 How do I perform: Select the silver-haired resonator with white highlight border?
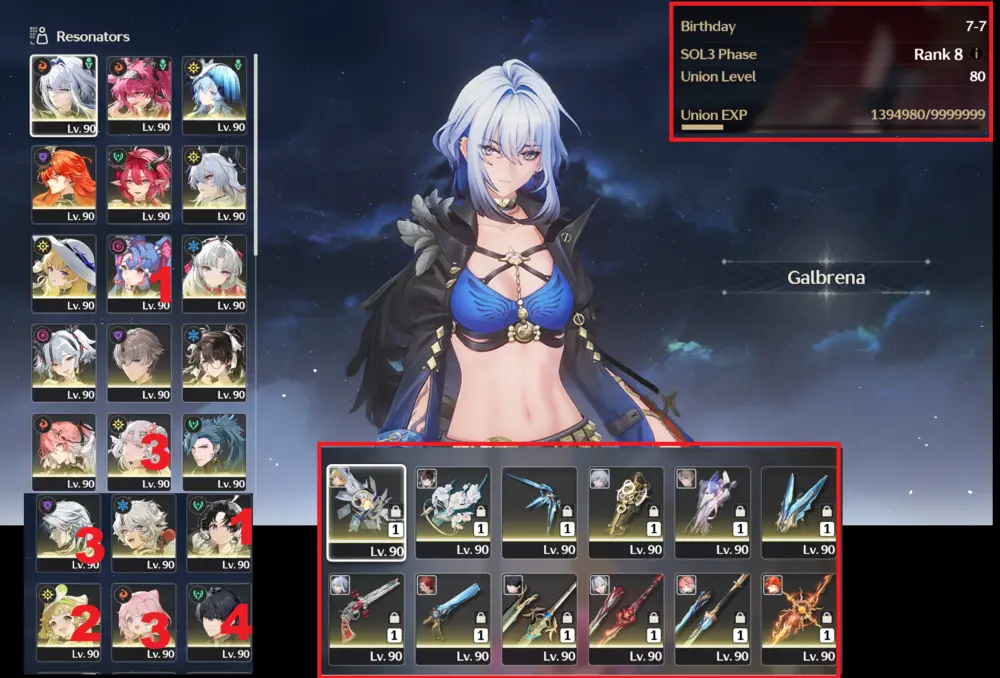[64, 94]
